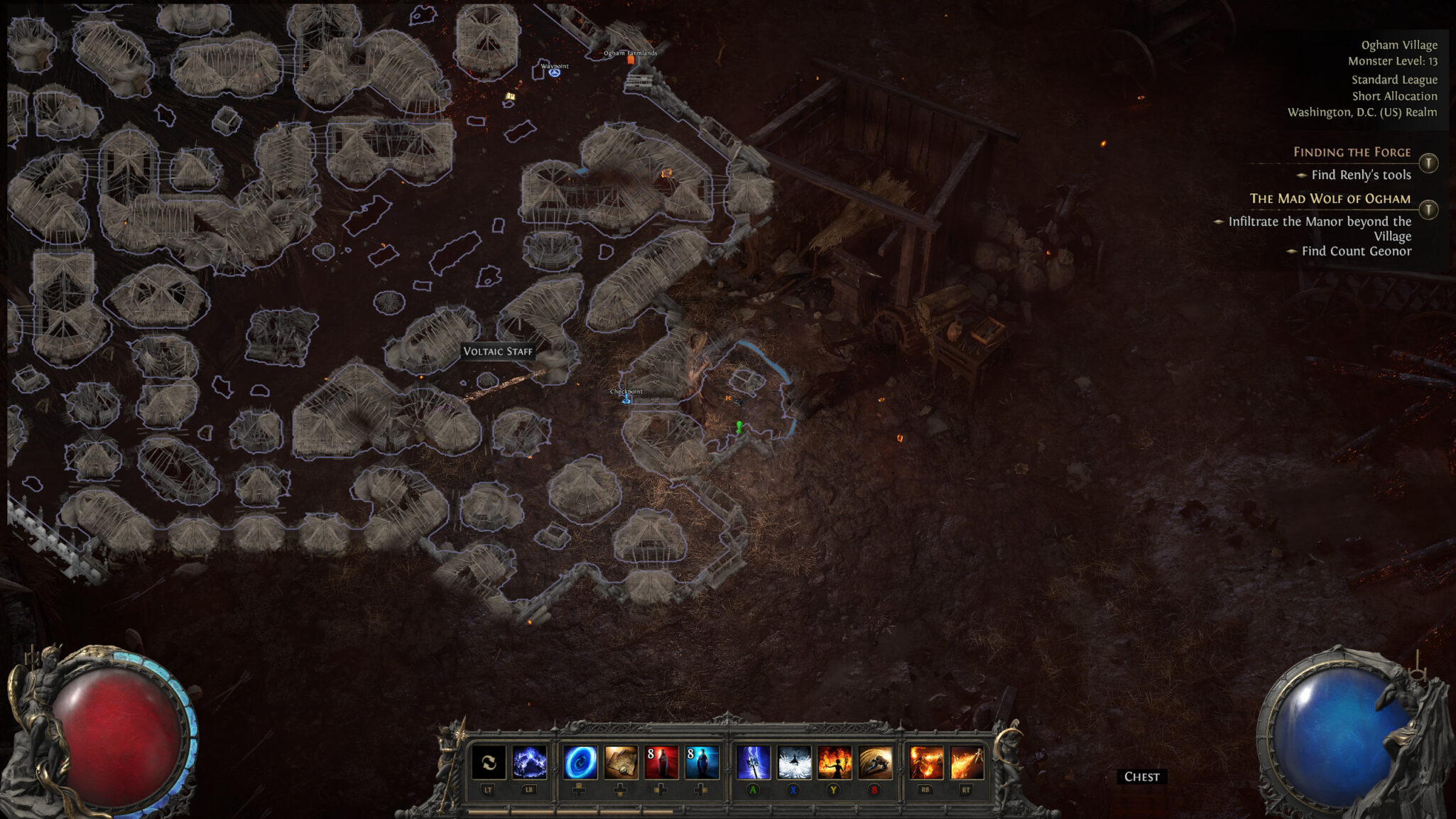Viewport: 1456px width, 819px height.
Task: Toggle Finding the Forge quest pin
Action: click(x=1428, y=163)
